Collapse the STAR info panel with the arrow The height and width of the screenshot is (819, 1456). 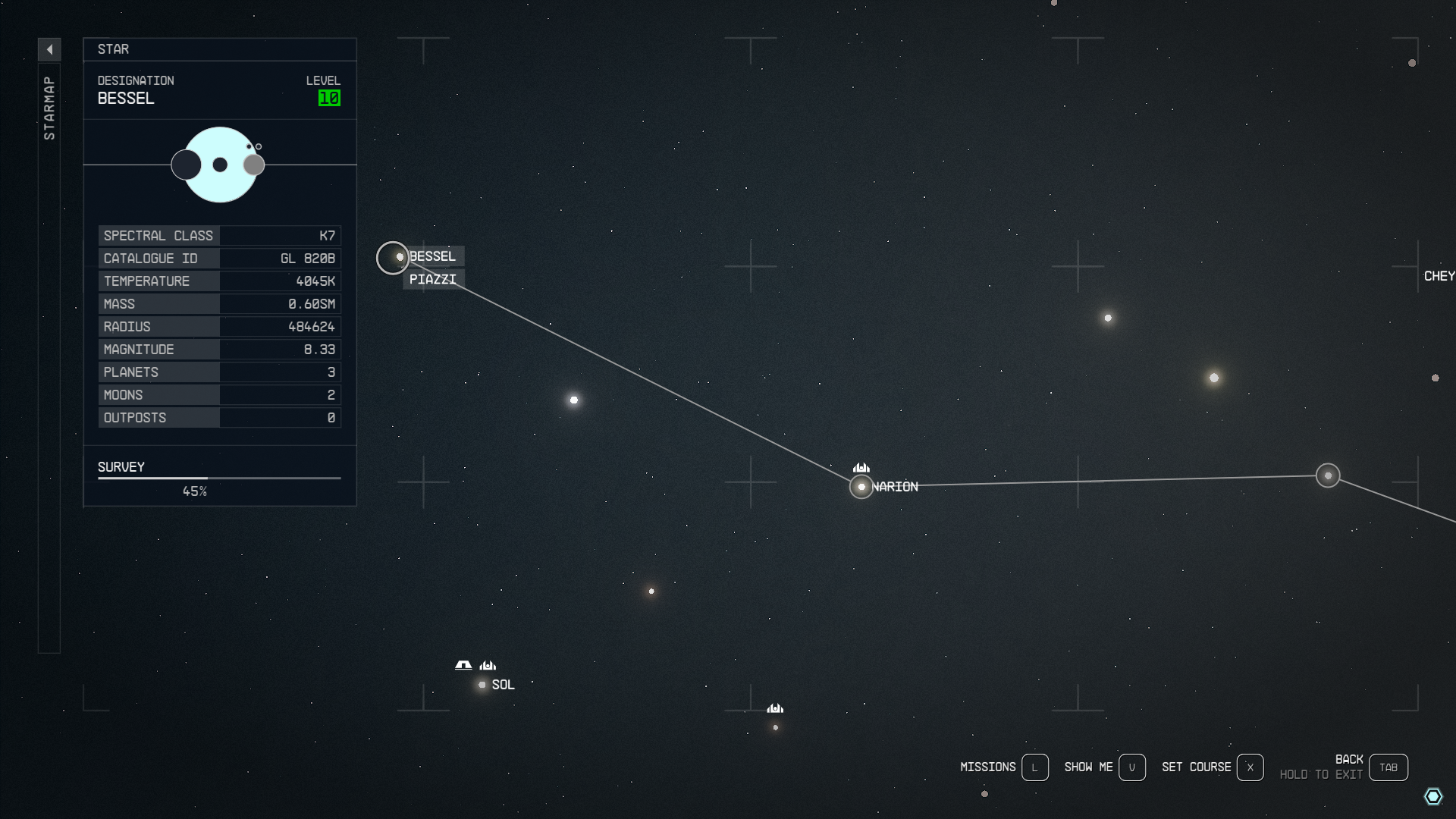click(50, 49)
